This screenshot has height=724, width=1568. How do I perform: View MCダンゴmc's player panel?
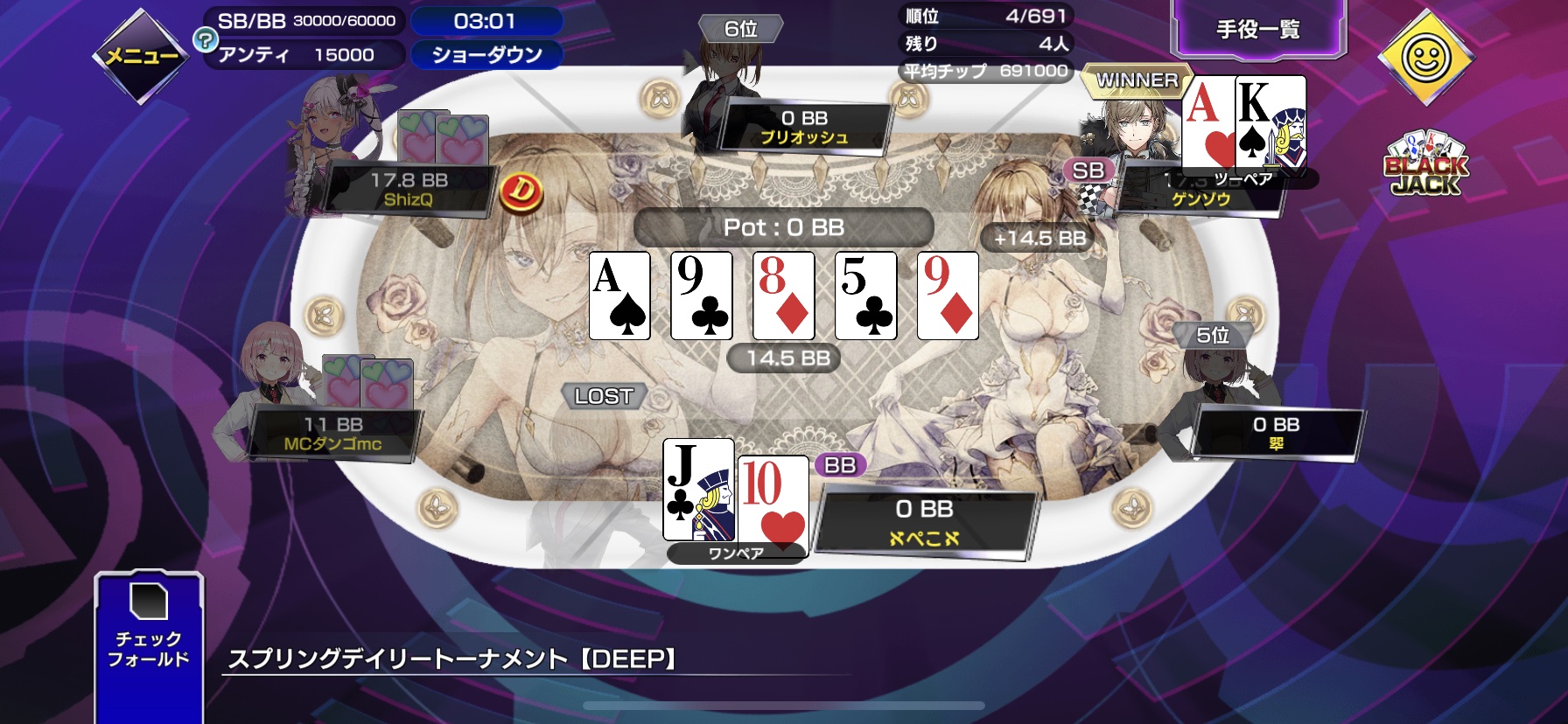coord(333,434)
